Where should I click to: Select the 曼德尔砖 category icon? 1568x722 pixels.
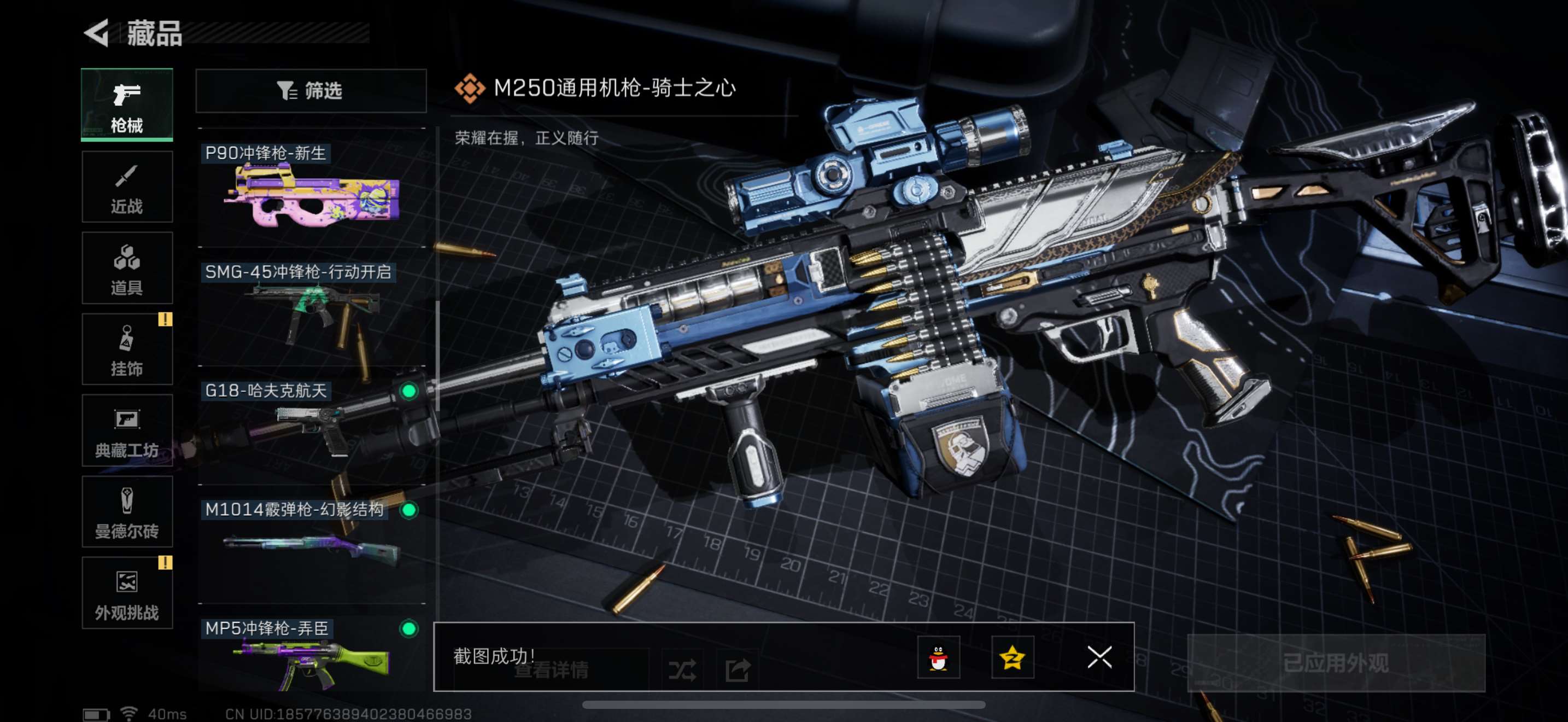(x=127, y=512)
